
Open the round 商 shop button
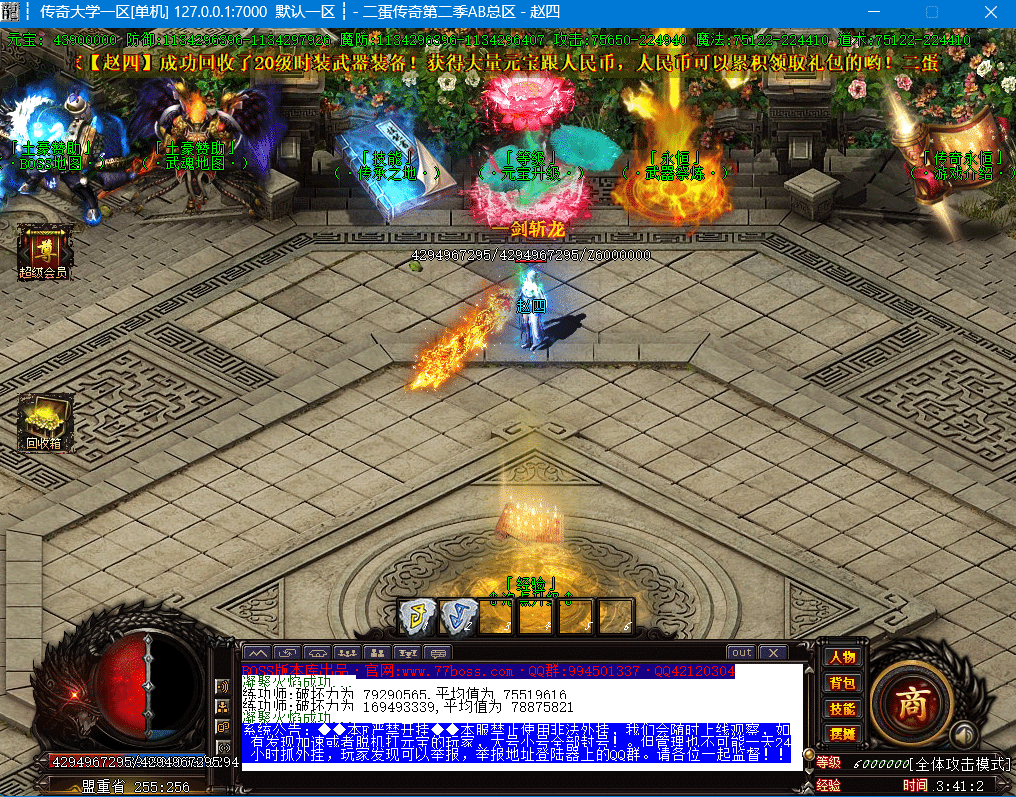[910, 701]
